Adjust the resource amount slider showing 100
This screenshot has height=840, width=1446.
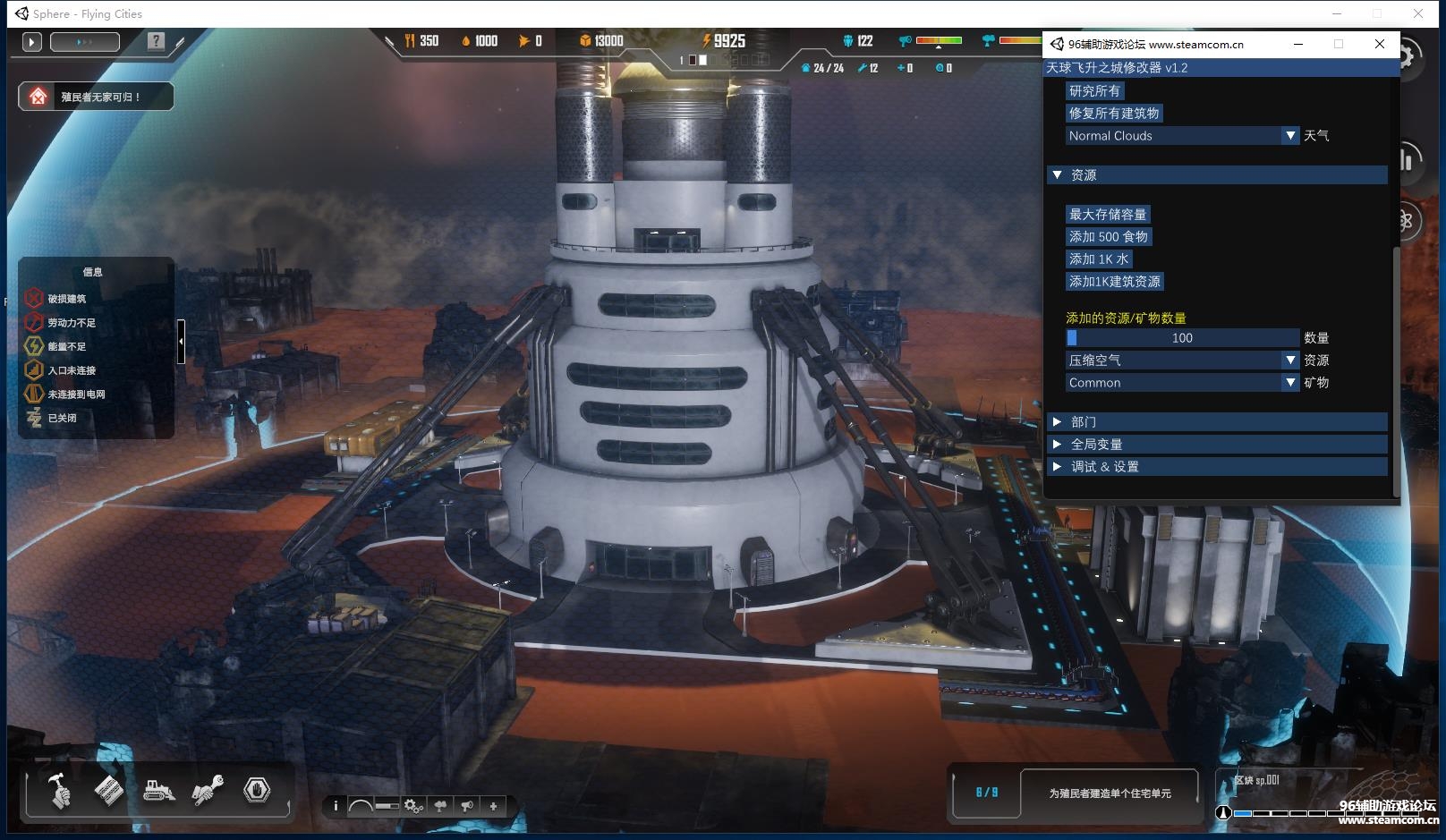coord(1181,338)
